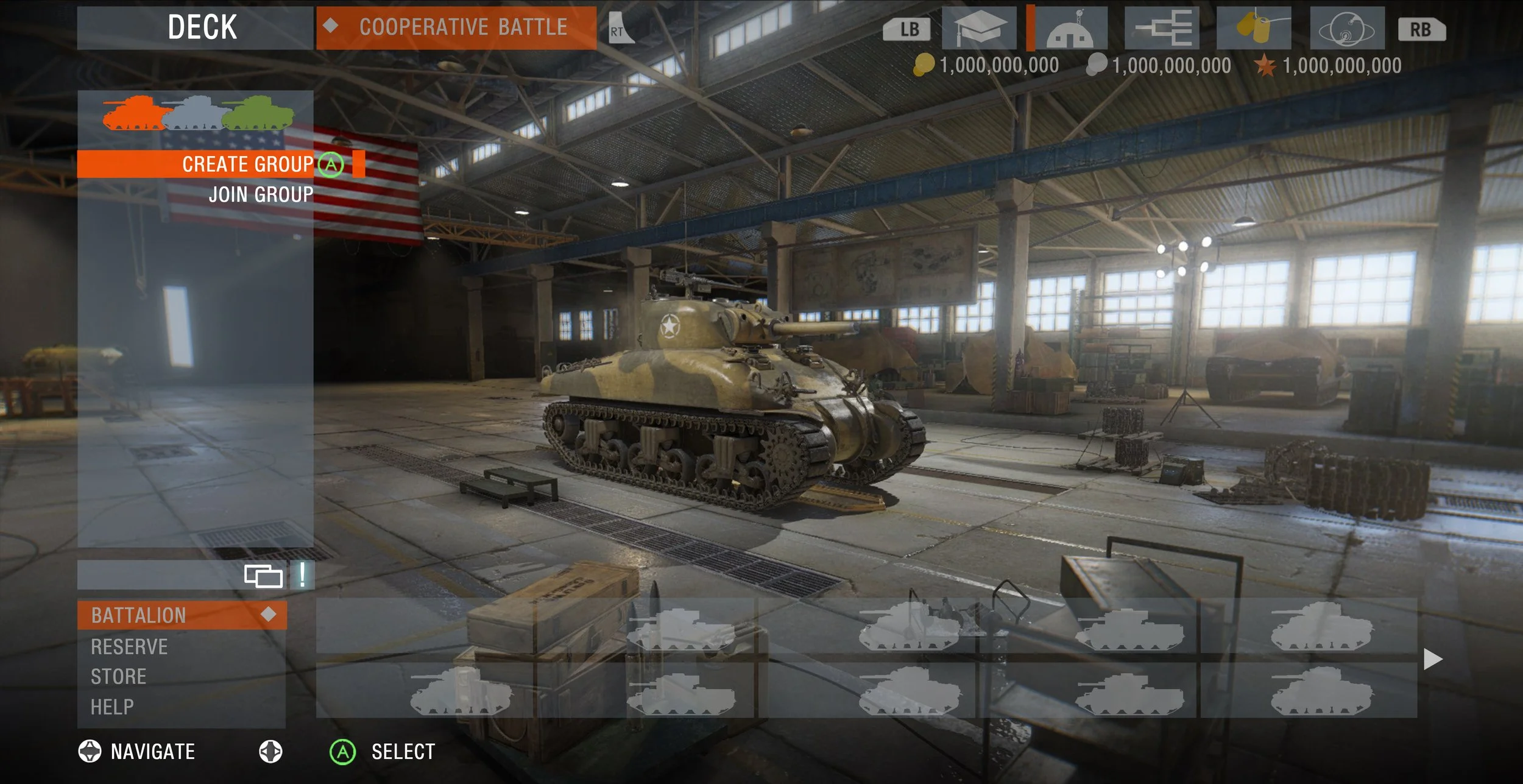Image resolution: width=1523 pixels, height=784 pixels.
Task: Open the Help menu
Action: click(x=112, y=707)
